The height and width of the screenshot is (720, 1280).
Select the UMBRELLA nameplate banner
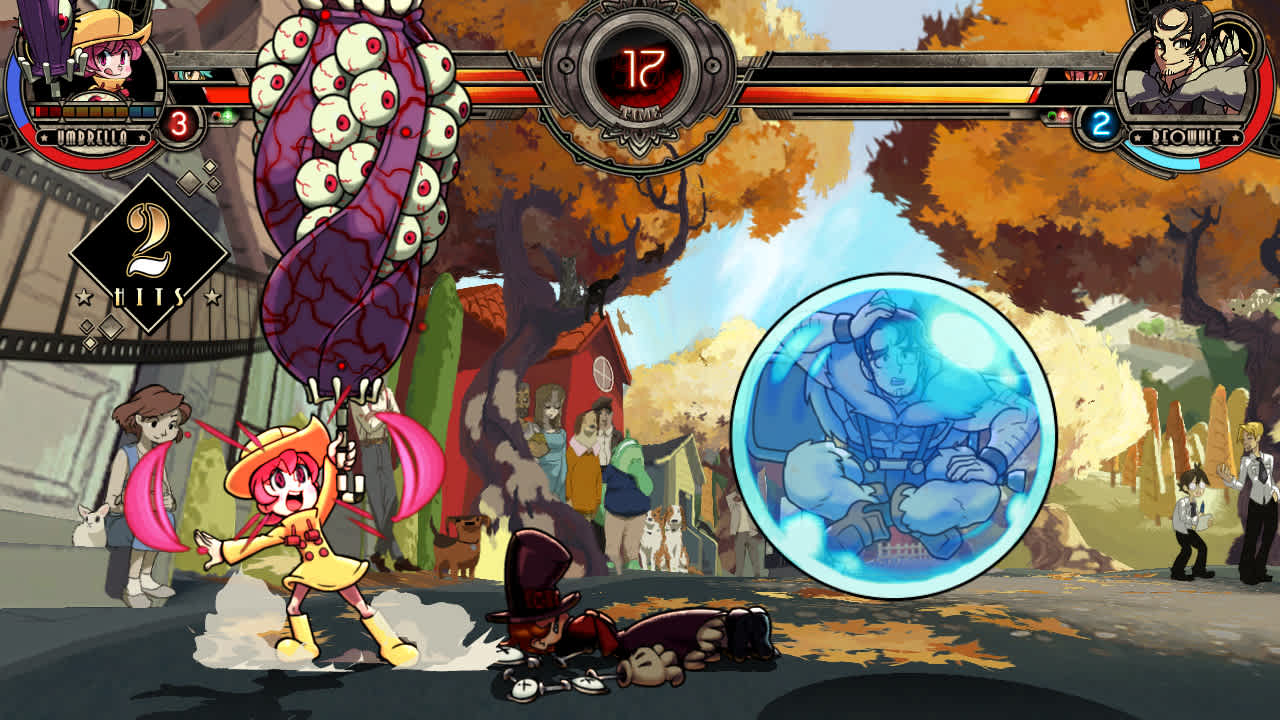(91, 134)
